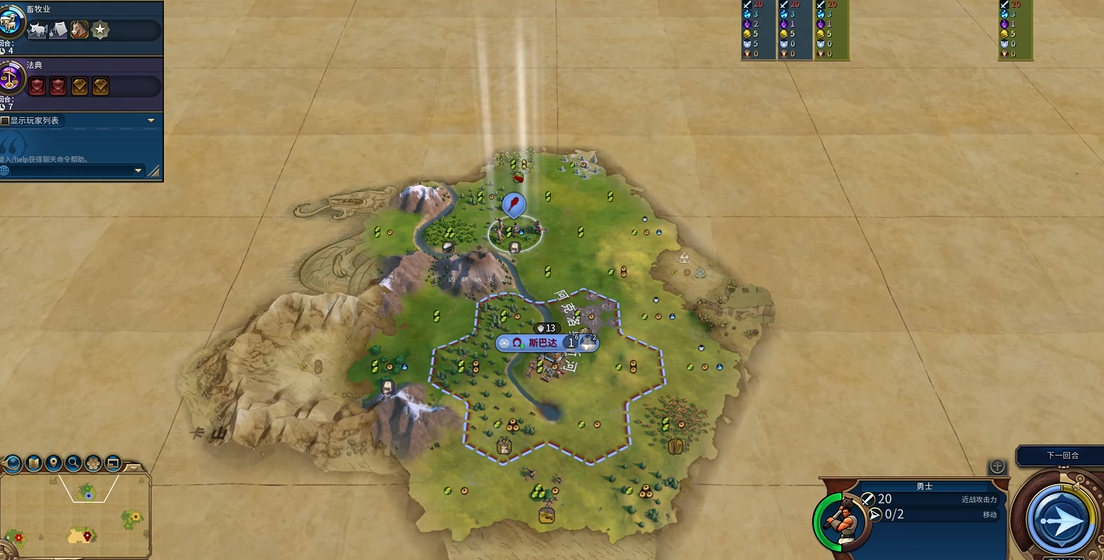Viewport: 1104px width, 560px height.
Task: Select the map pin button
Action: coord(52,463)
